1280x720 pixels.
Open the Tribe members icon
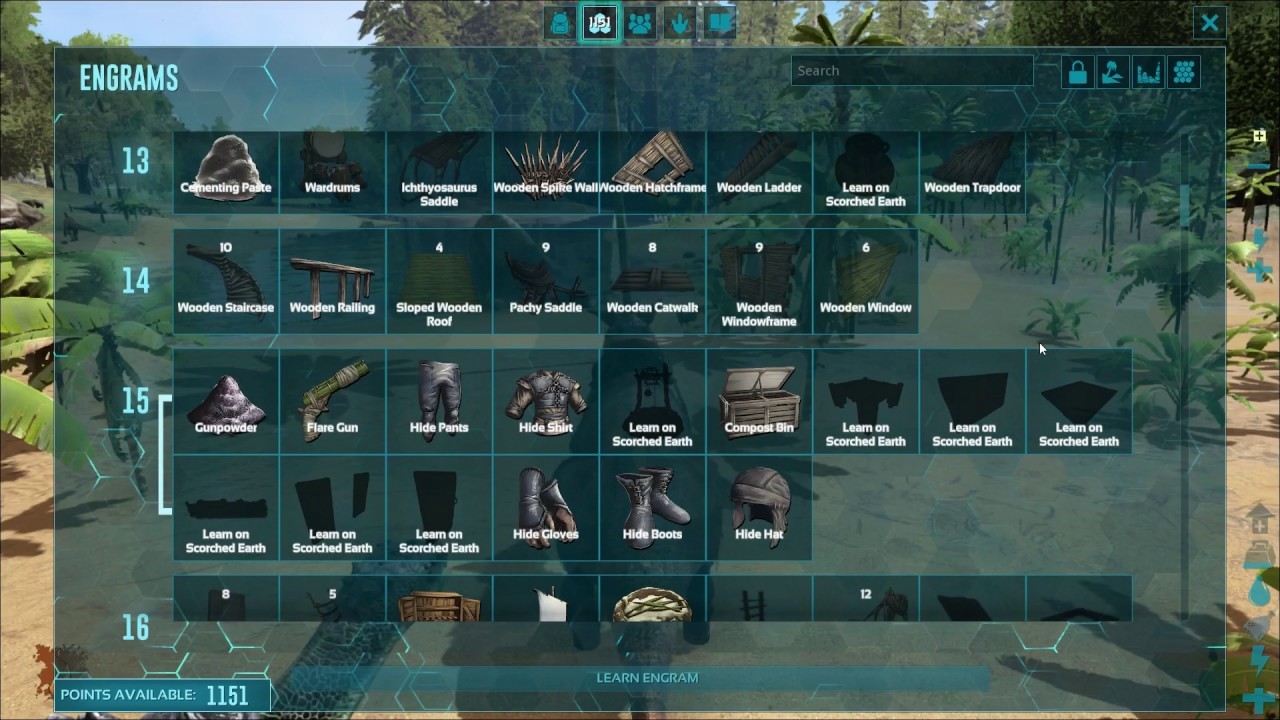639,23
